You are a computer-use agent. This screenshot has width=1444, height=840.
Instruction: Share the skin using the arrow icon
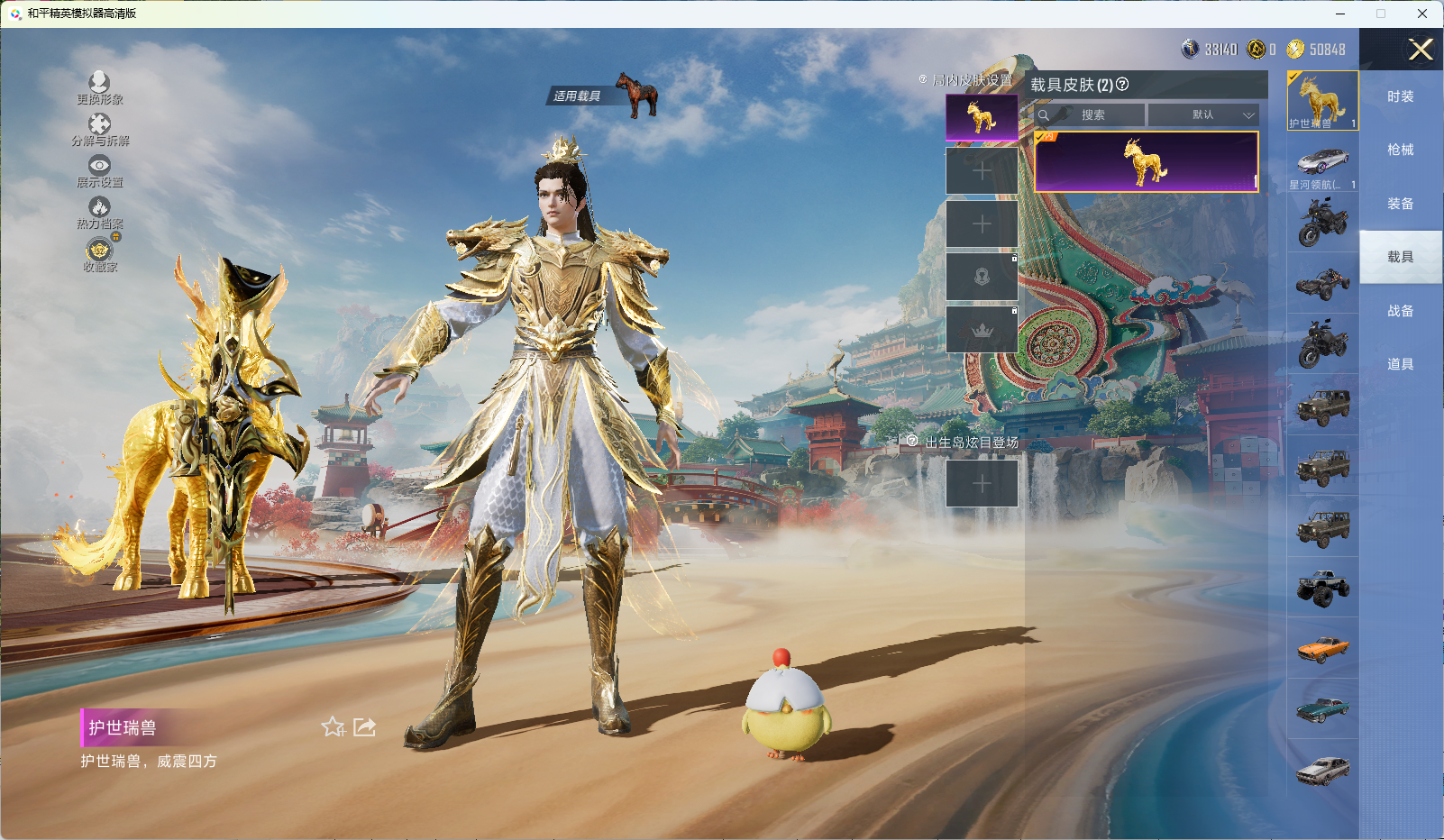click(x=364, y=726)
